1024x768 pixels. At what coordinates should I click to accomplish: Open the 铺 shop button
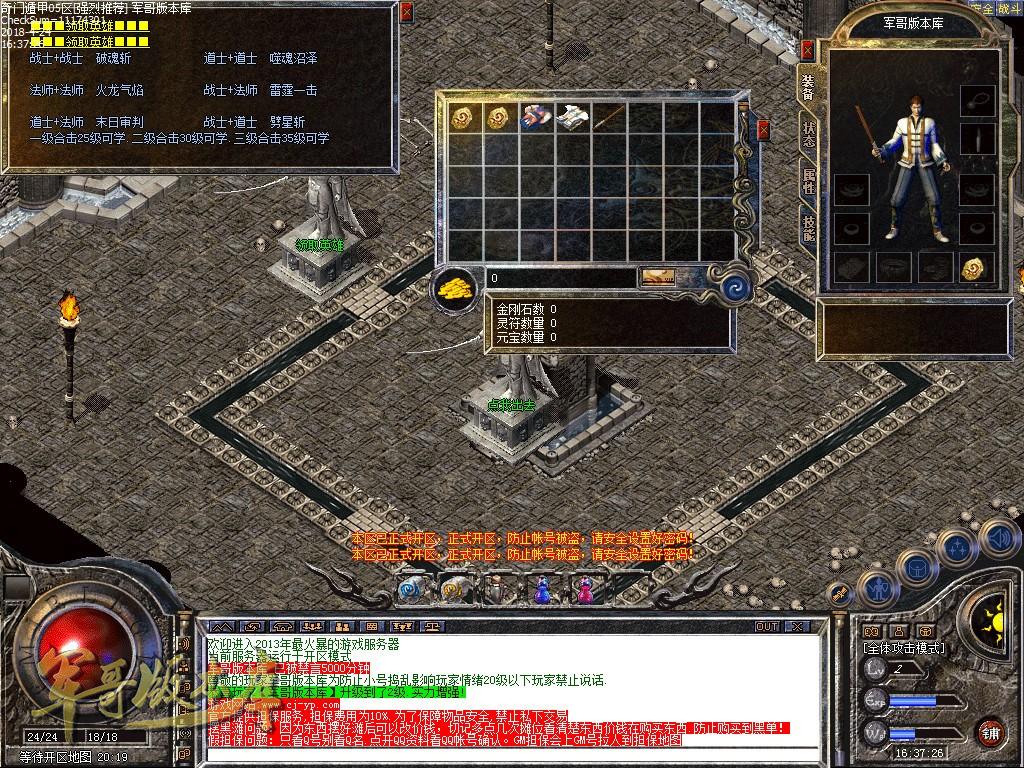click(x=990, y=731)
